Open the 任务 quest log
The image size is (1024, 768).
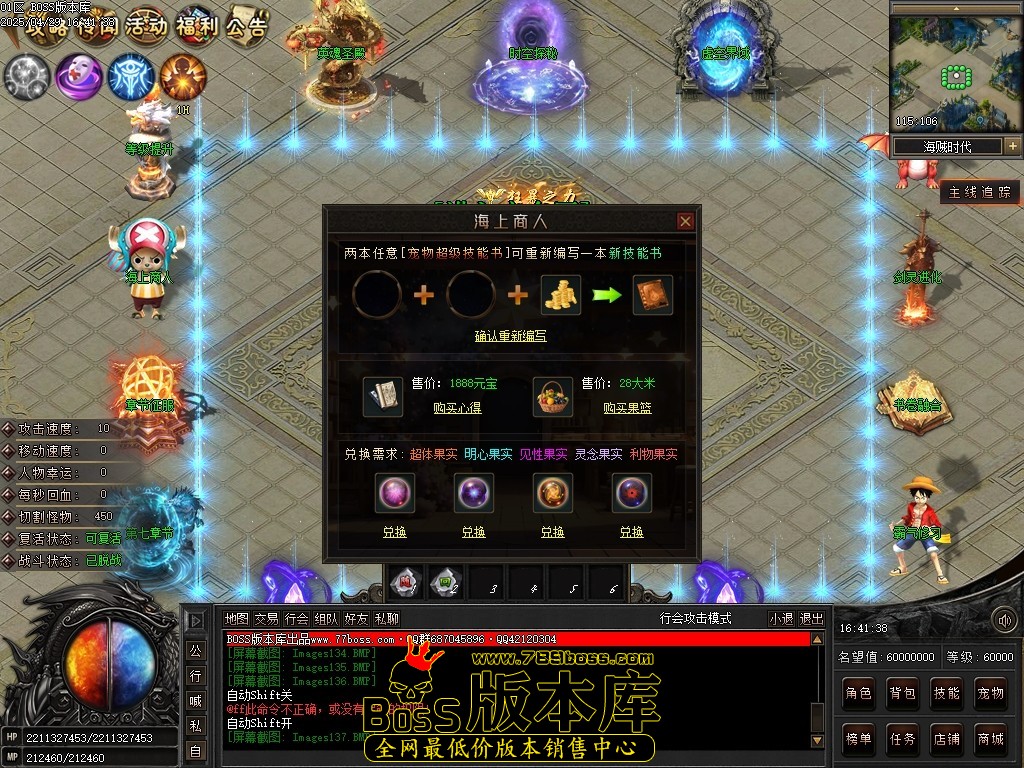tap(902, 739)
